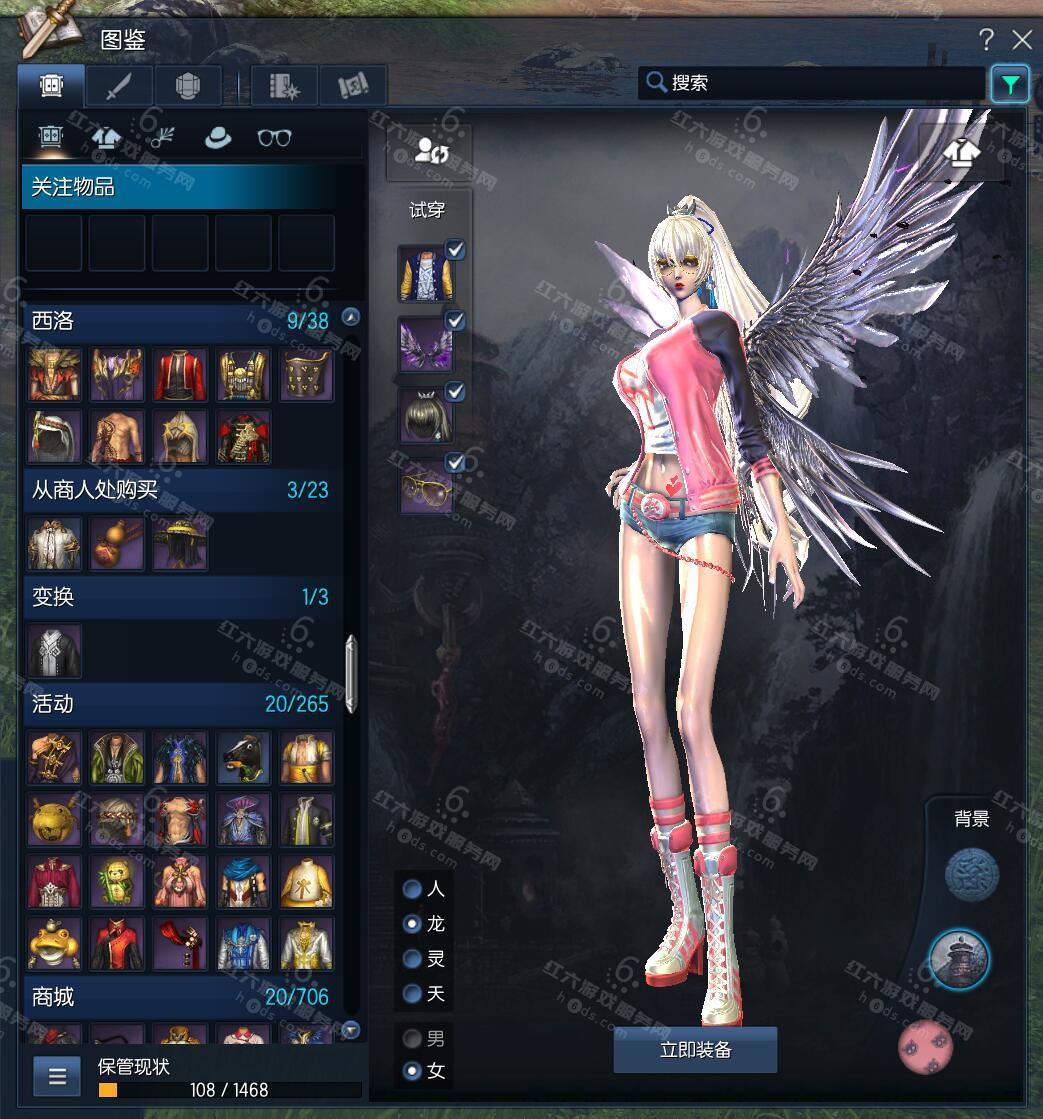
Task: Select the hat category subtab
Action: 217,138
